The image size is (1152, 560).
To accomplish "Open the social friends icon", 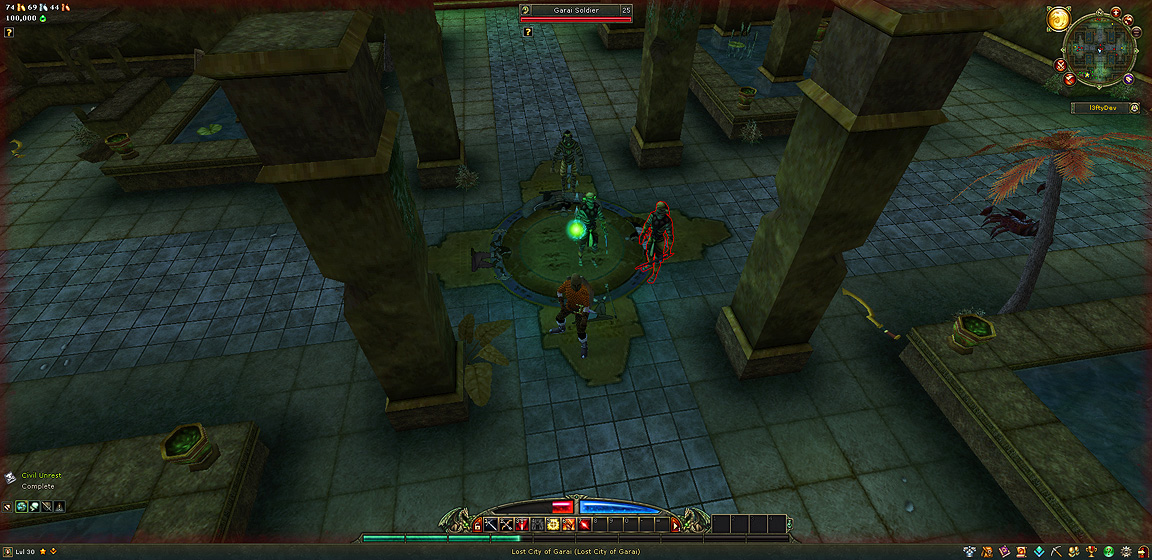I will [1074, 552].
